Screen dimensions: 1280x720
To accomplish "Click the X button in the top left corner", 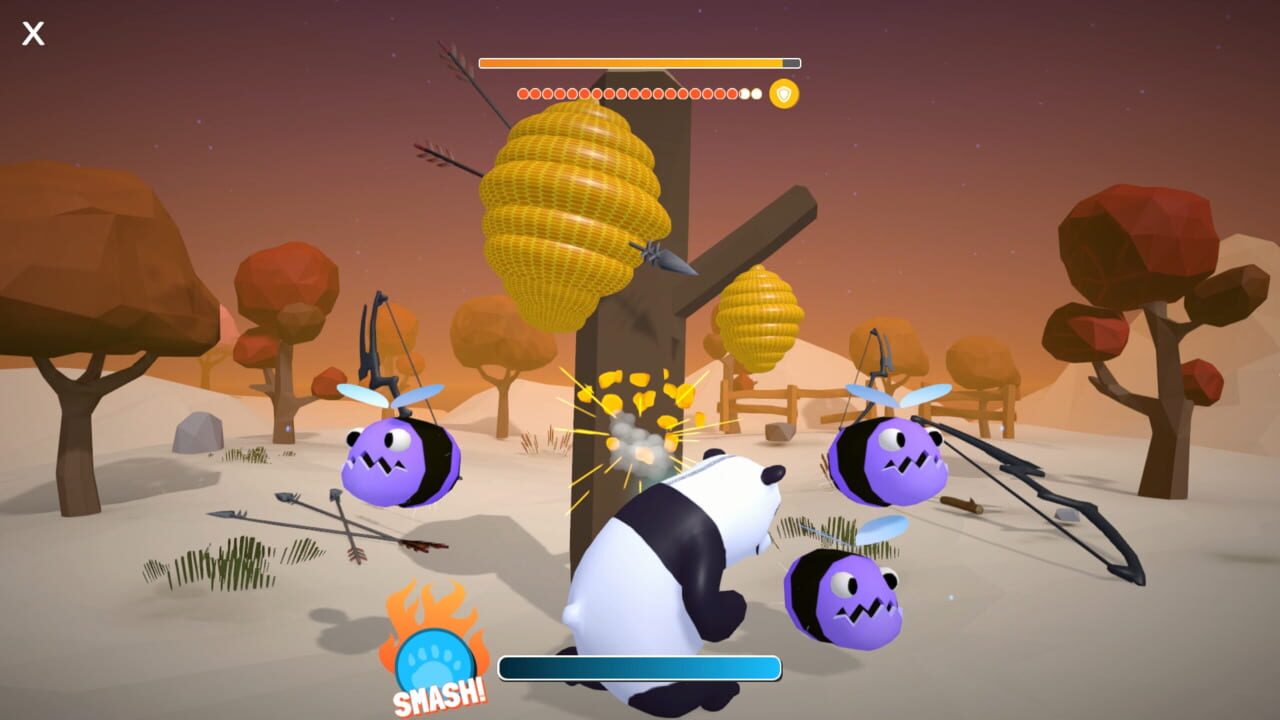I will (32, 33).
